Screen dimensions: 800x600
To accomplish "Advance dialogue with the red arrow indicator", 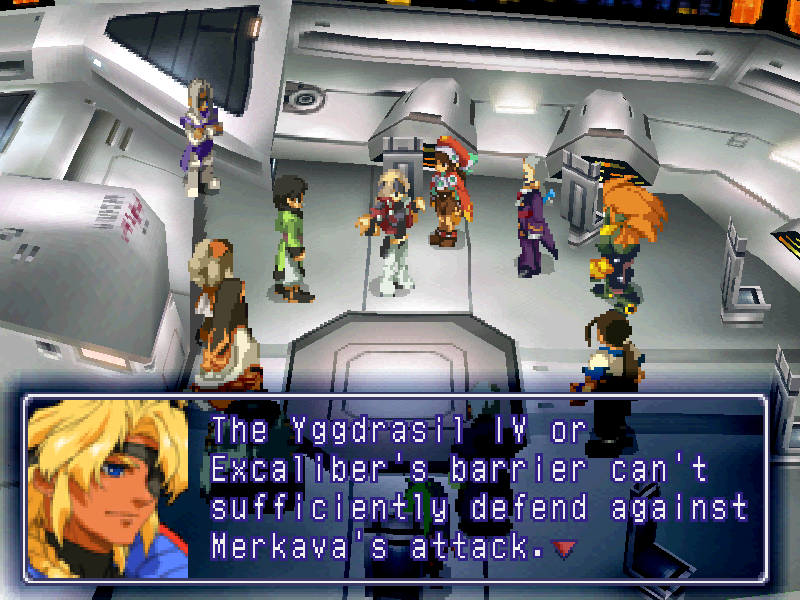I will 568,547.
